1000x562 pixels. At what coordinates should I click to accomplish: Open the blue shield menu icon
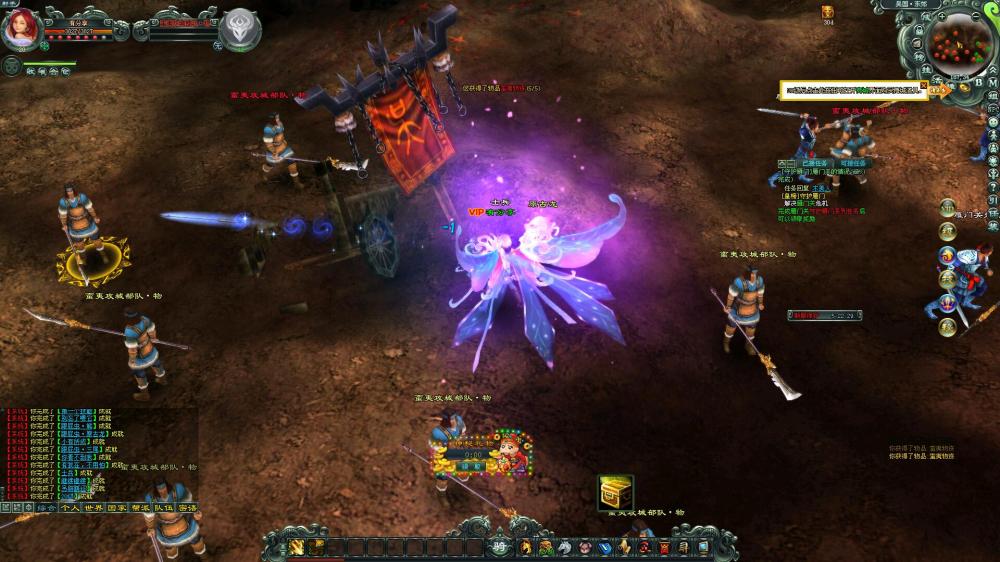604,547
